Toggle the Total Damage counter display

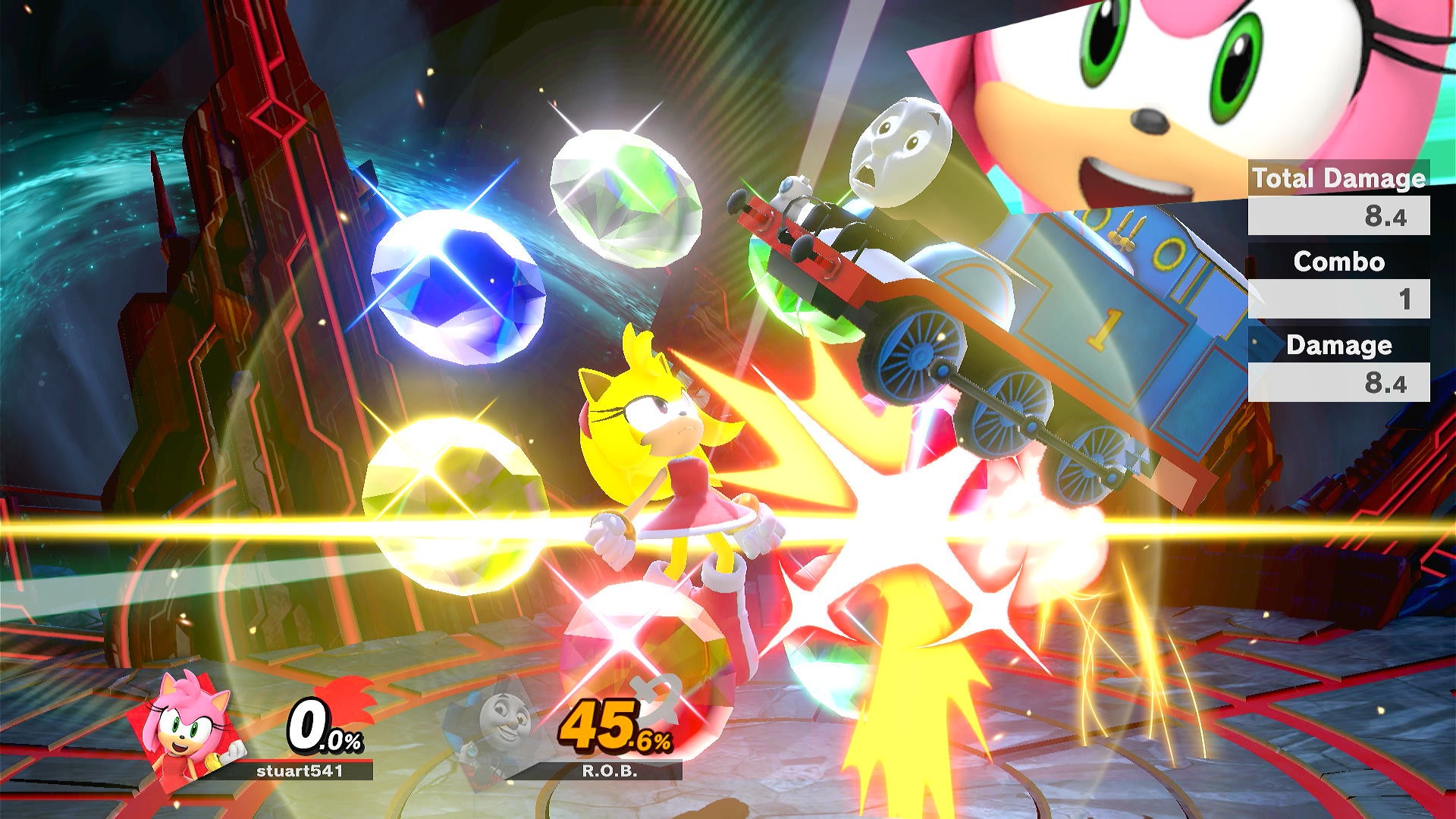coord(1340,179)
